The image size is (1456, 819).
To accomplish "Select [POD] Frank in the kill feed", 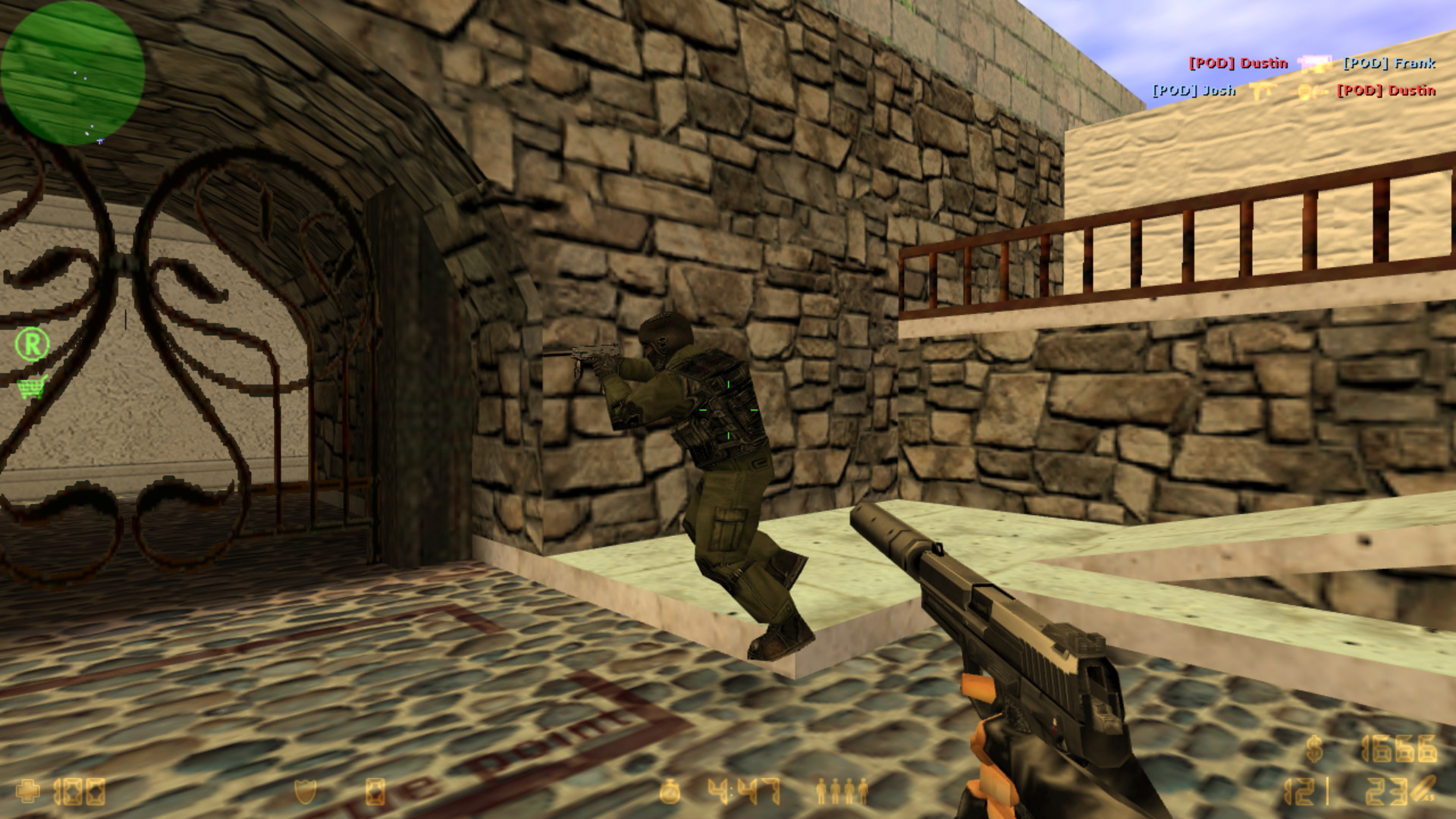I will [x=1389, y=64].
